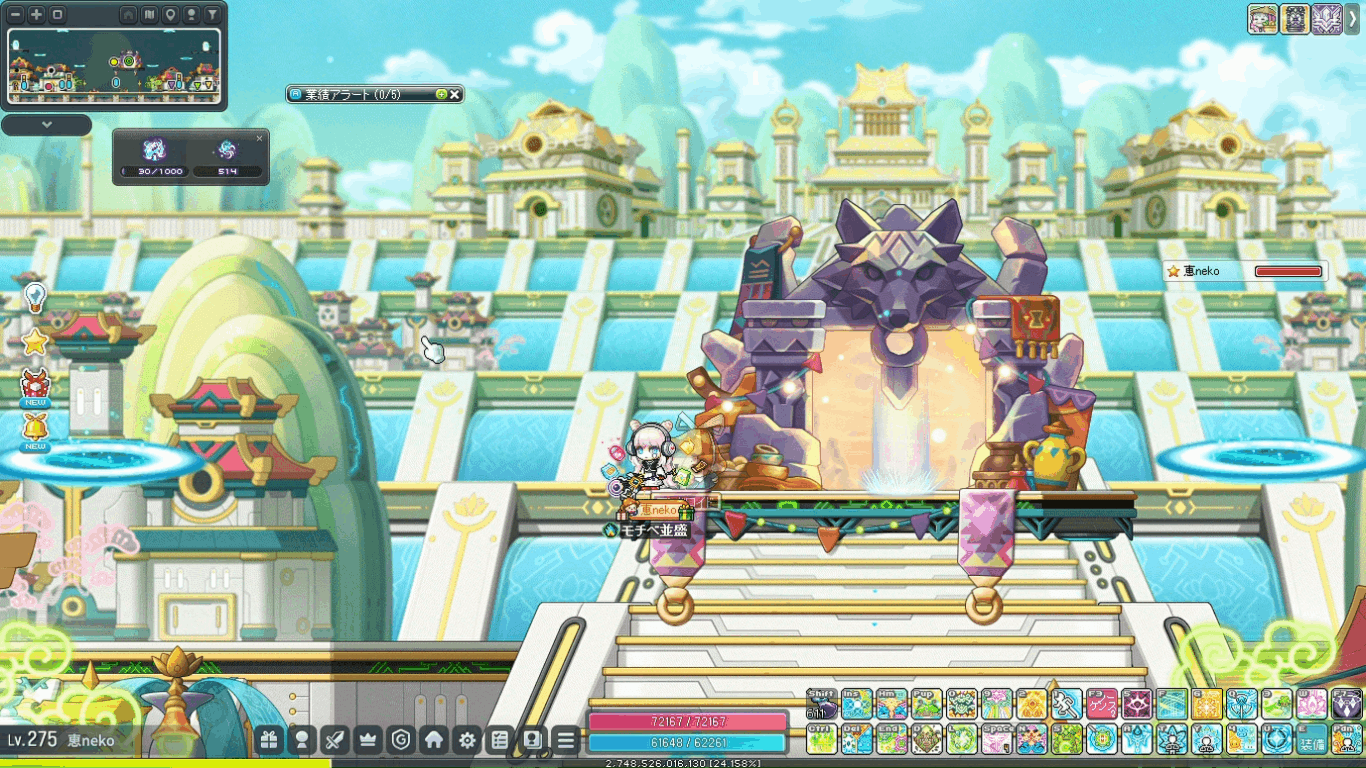Open the hamburger main menu button
Screen dimensions: 1366x768
coord(566,740)
